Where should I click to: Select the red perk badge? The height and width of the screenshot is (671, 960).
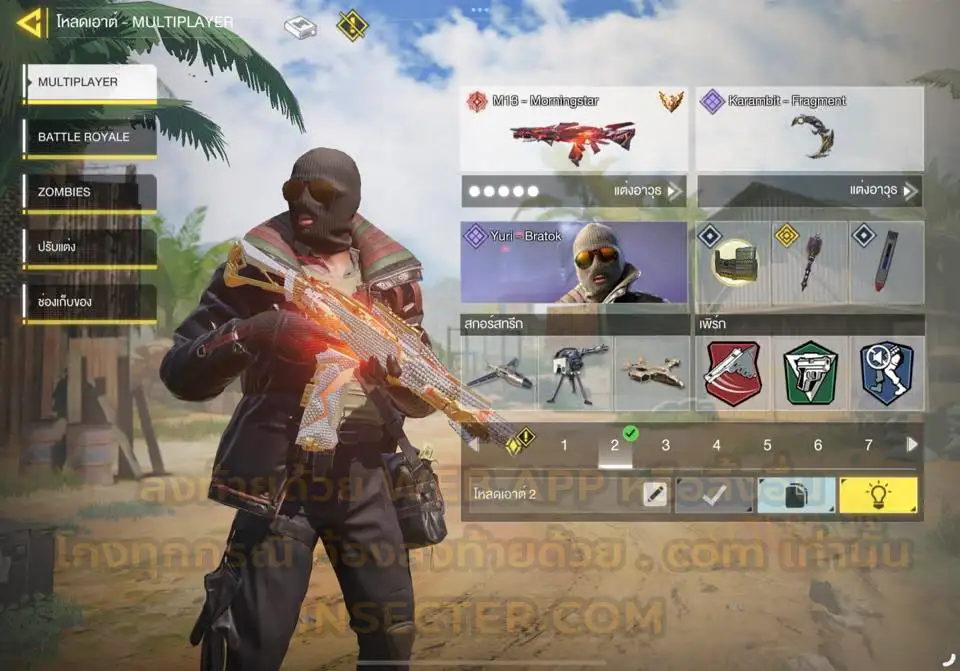click(x=732, y=373)
